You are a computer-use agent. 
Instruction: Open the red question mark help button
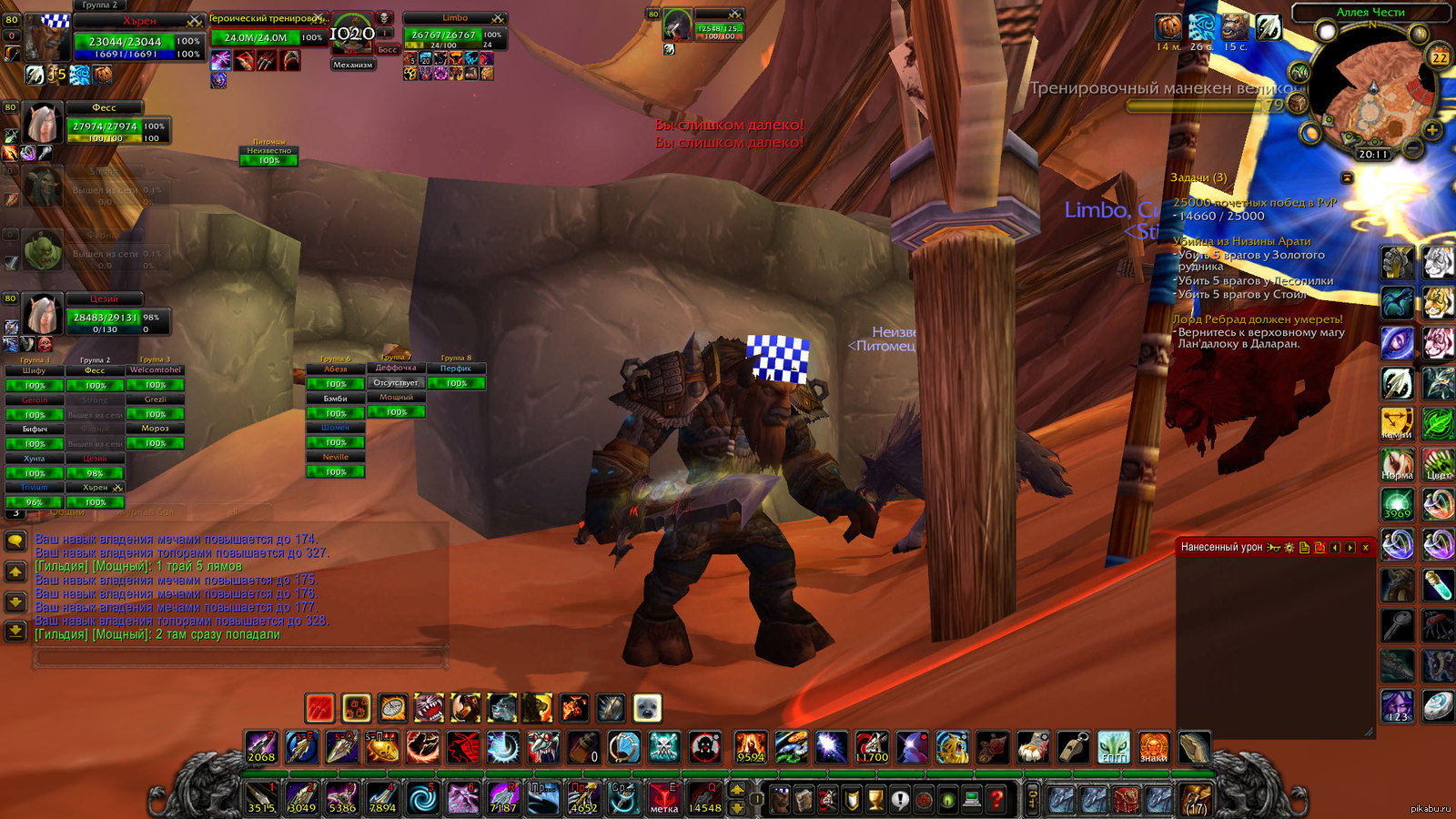point(996,800)
